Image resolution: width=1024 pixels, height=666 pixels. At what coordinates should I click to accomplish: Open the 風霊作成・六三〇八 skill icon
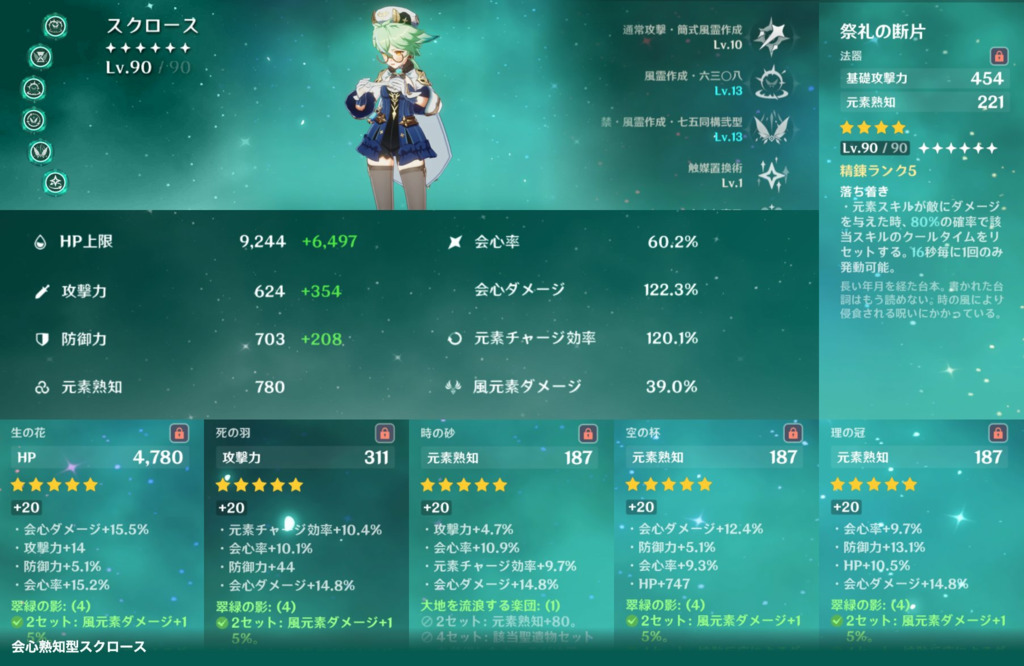(x=771, y=81)
